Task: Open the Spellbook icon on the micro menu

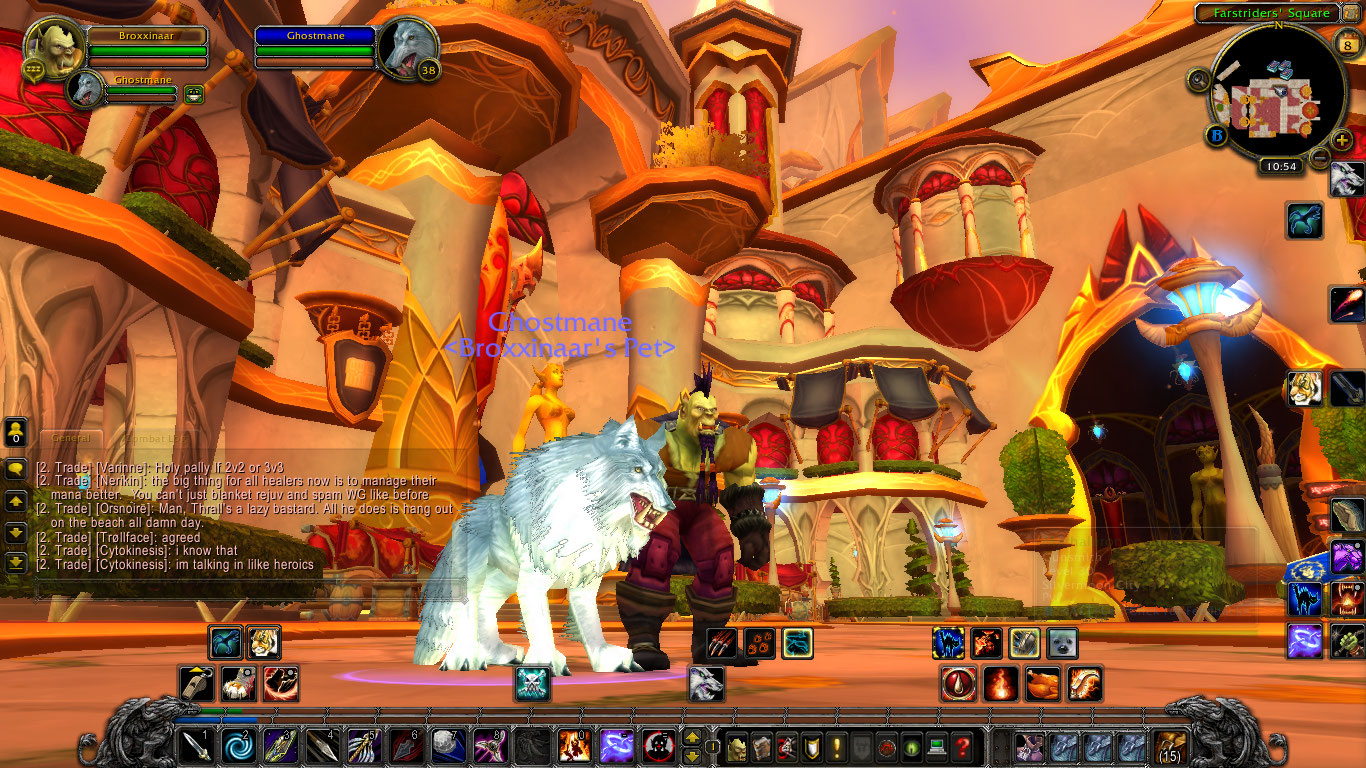Action: click(762, 747)
